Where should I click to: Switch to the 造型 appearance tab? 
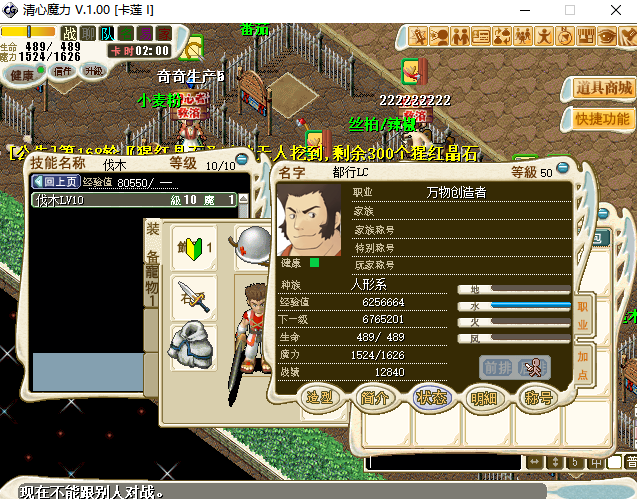[319, 397]
